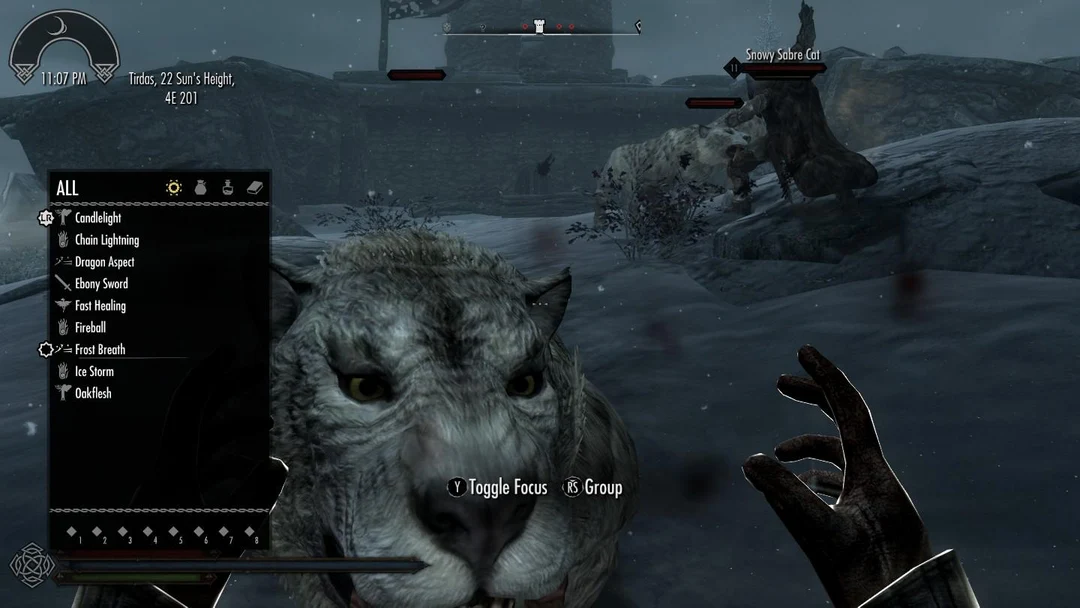Equip Chain Lightning from favorites
1080x608 pixels.
(106, 240)
